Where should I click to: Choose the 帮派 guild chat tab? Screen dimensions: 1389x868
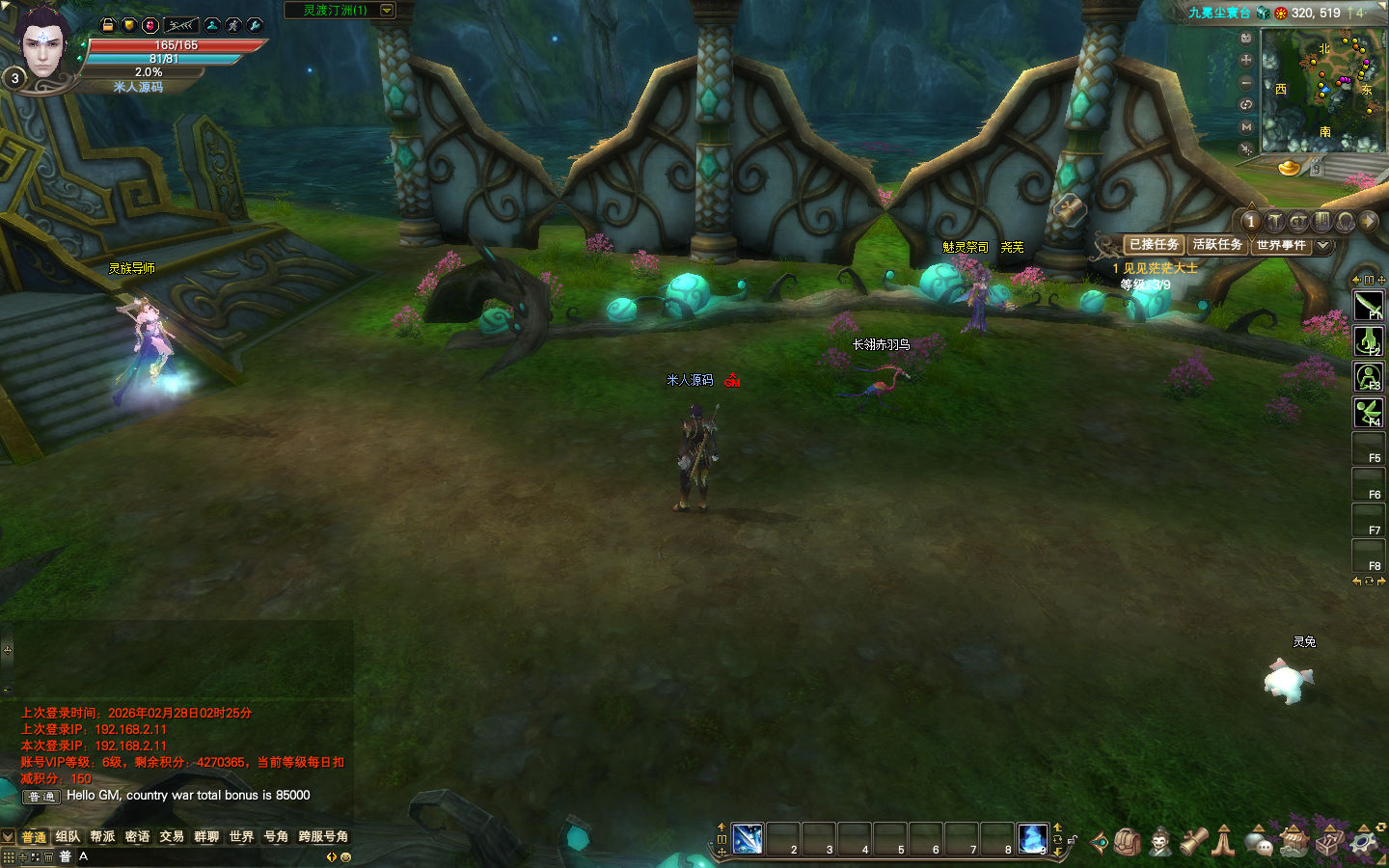click(x=102, y=836)
